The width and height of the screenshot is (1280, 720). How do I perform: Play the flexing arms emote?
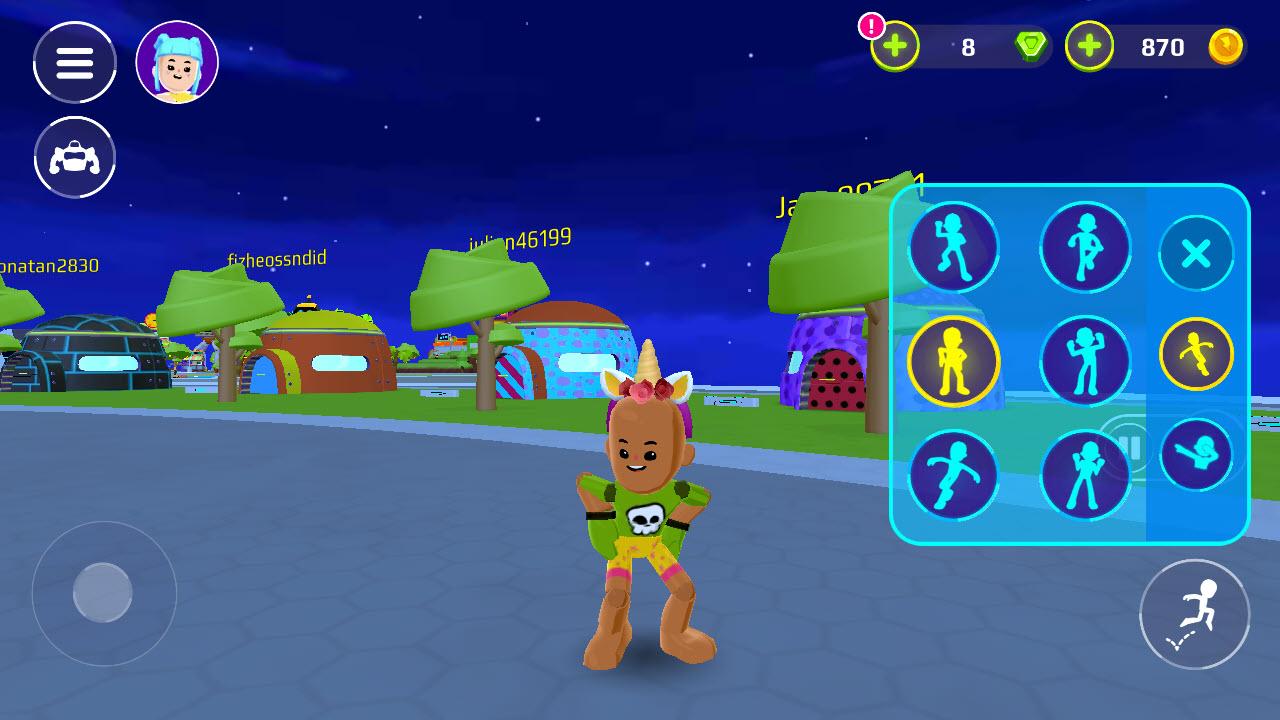tap(1085, 362)
